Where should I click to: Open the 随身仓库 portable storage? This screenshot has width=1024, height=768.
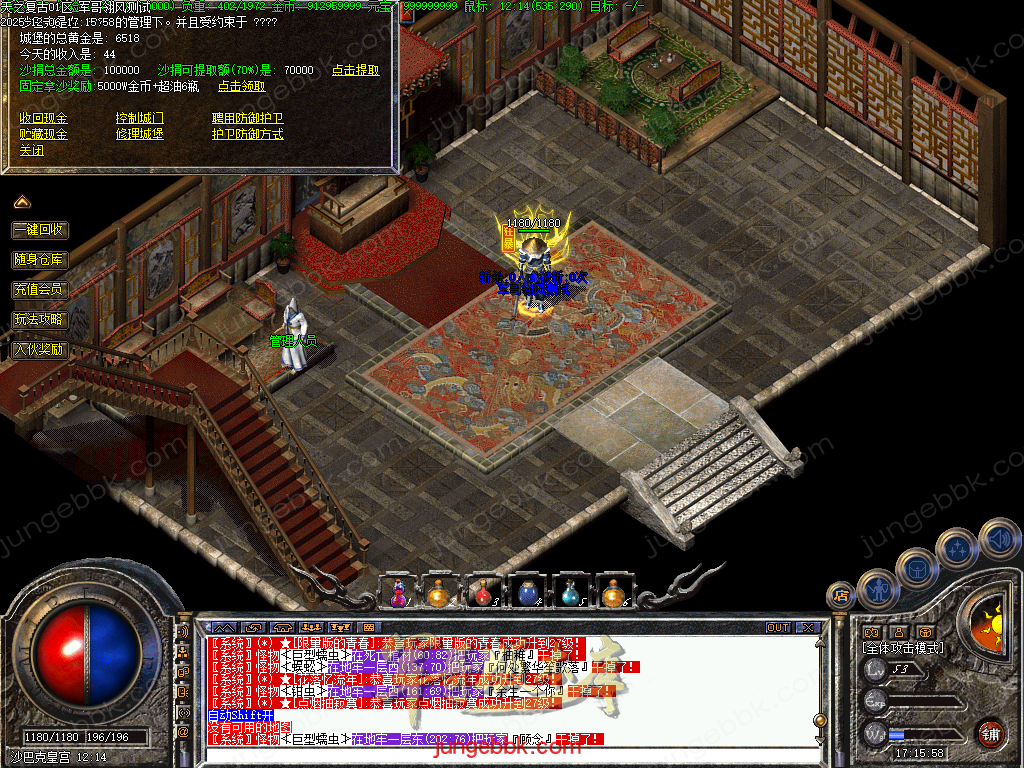40,259
